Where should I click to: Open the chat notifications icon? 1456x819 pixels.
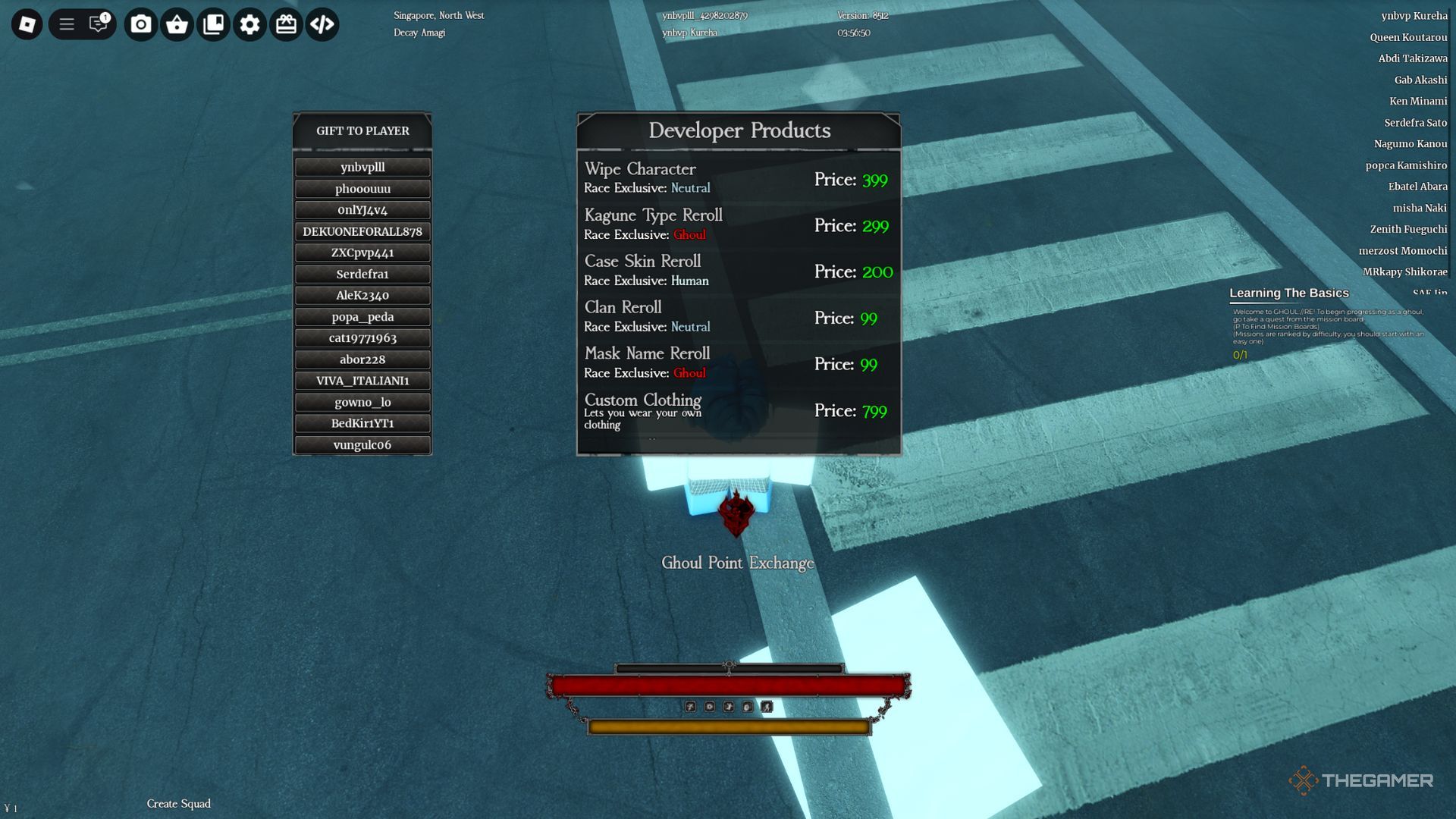click(x=99, y=24)
